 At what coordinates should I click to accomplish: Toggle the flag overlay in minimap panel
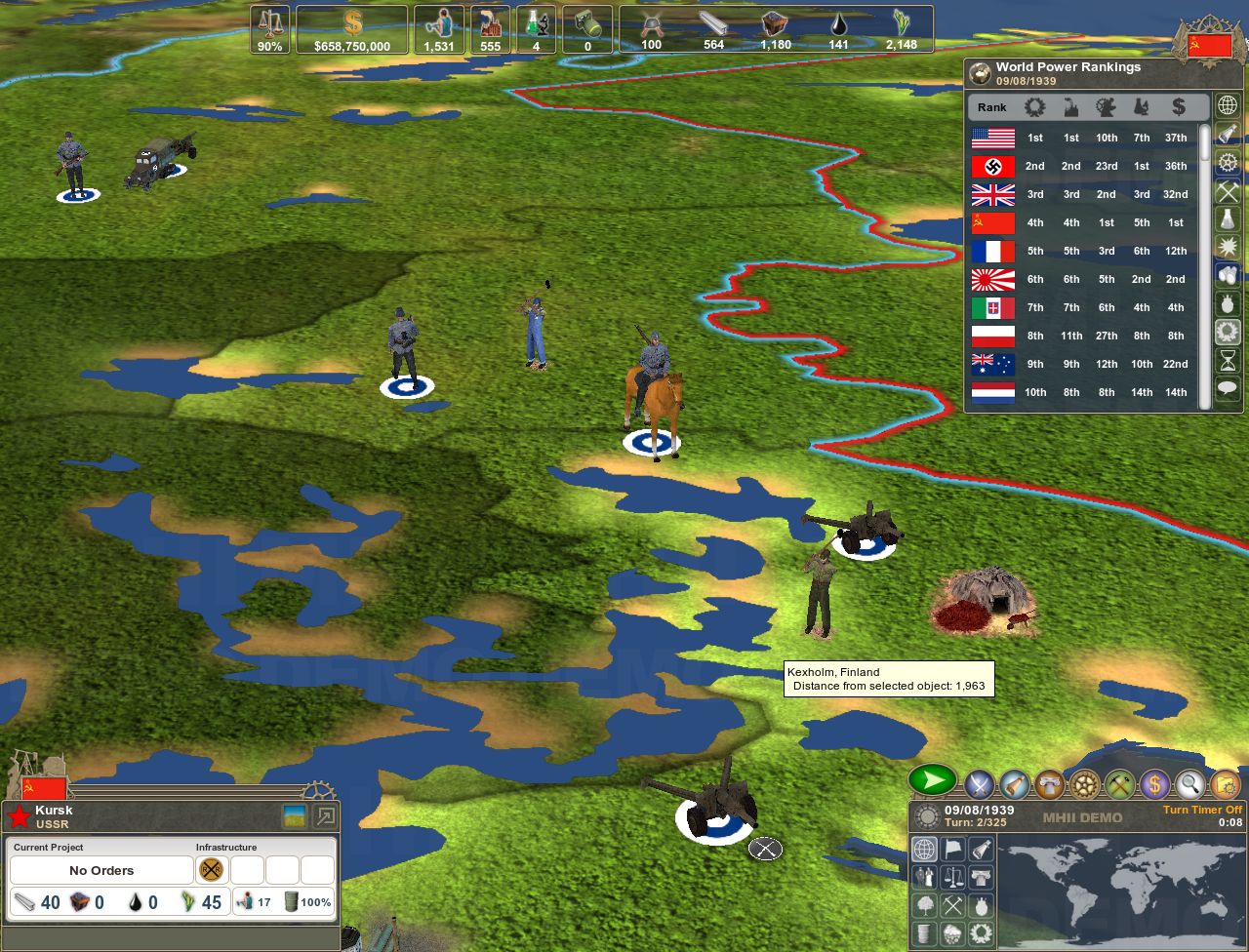pyautogui.click(x=952, y=850)
